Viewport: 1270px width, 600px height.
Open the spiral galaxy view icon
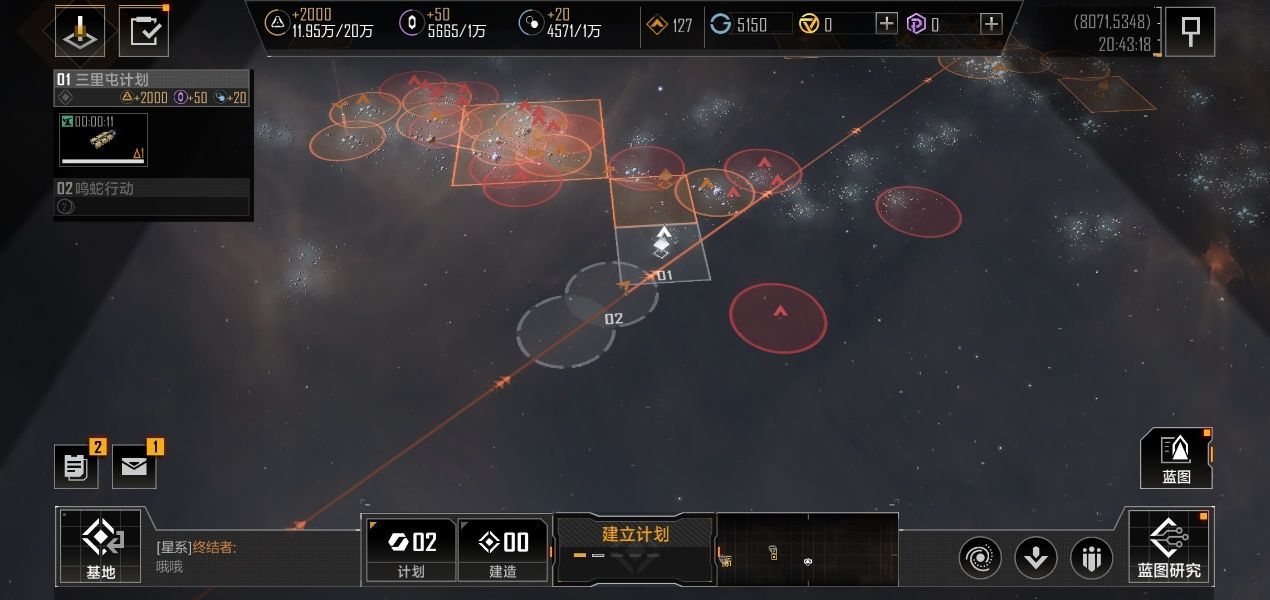[980, 557]
